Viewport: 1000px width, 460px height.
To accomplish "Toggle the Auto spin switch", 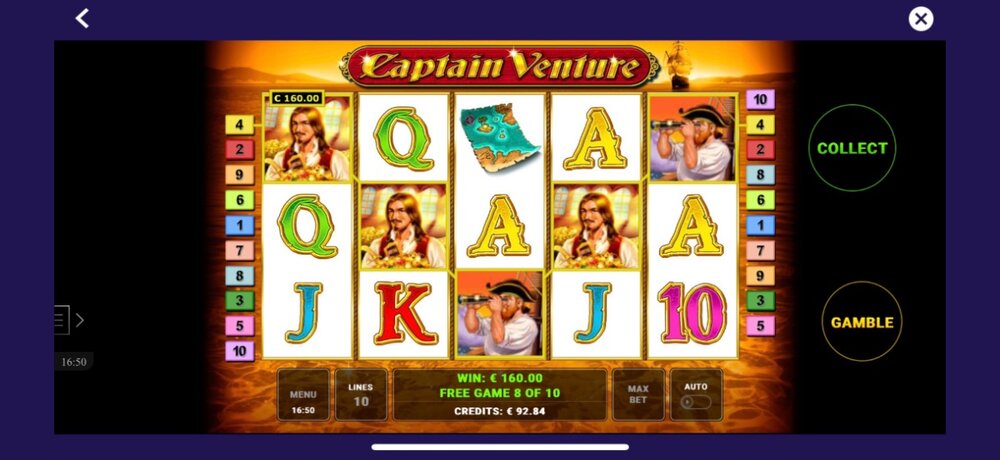I will tap(696, 401).
